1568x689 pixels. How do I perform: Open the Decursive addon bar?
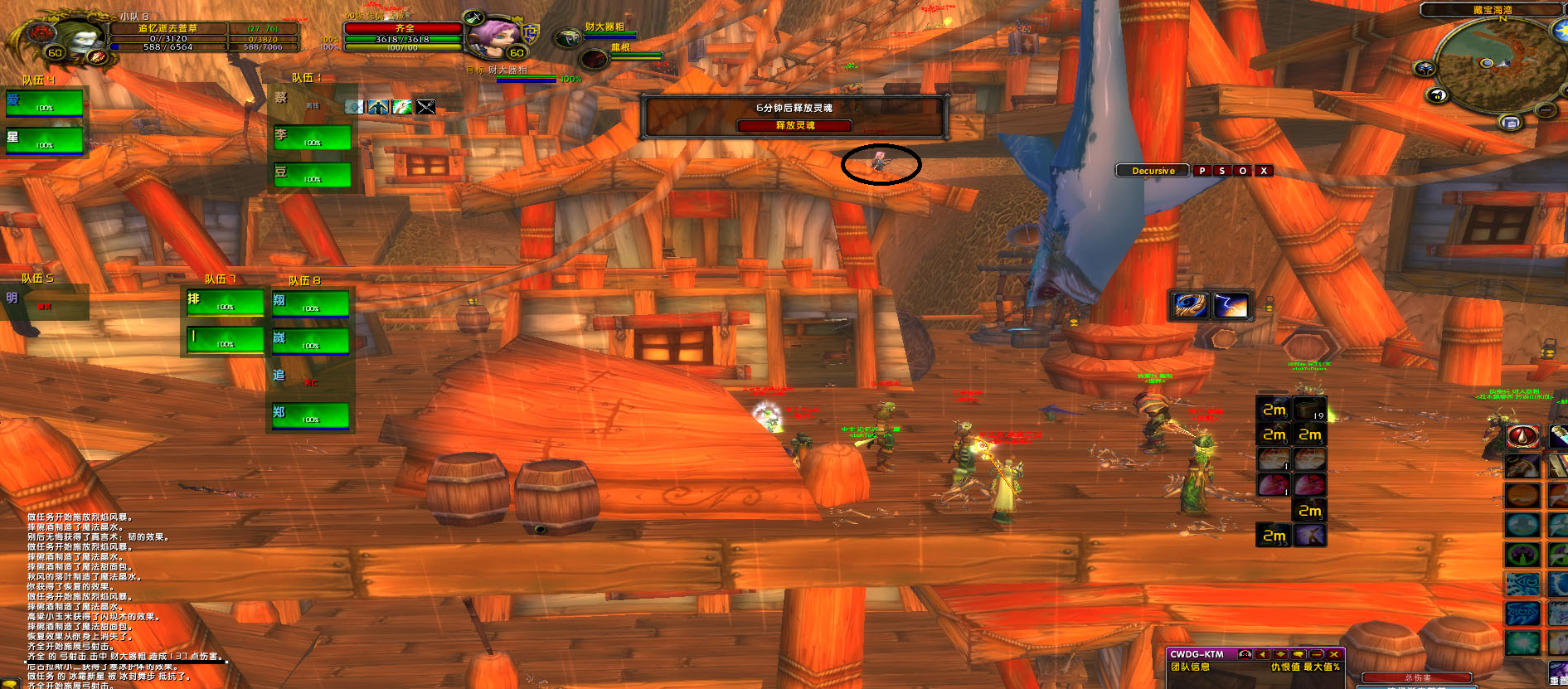tap(1153, 171)
